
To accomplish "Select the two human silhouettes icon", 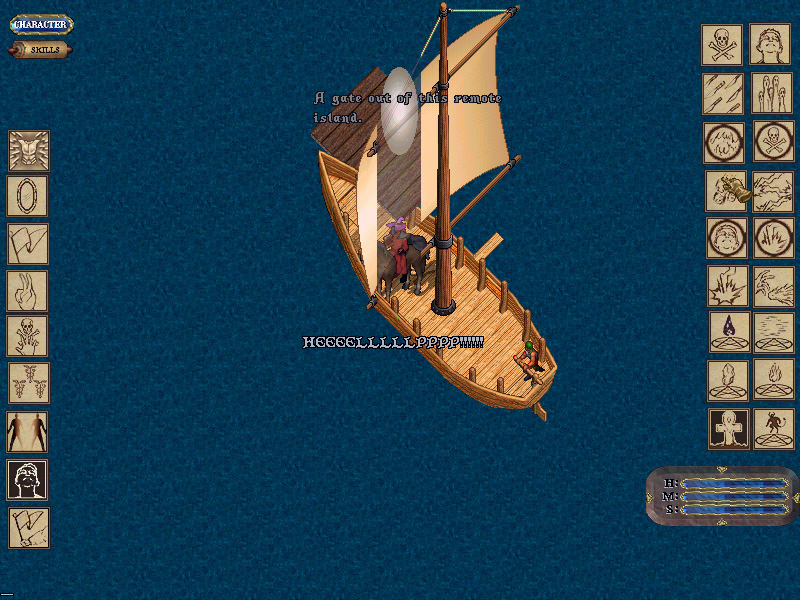I will coord(28,432).
